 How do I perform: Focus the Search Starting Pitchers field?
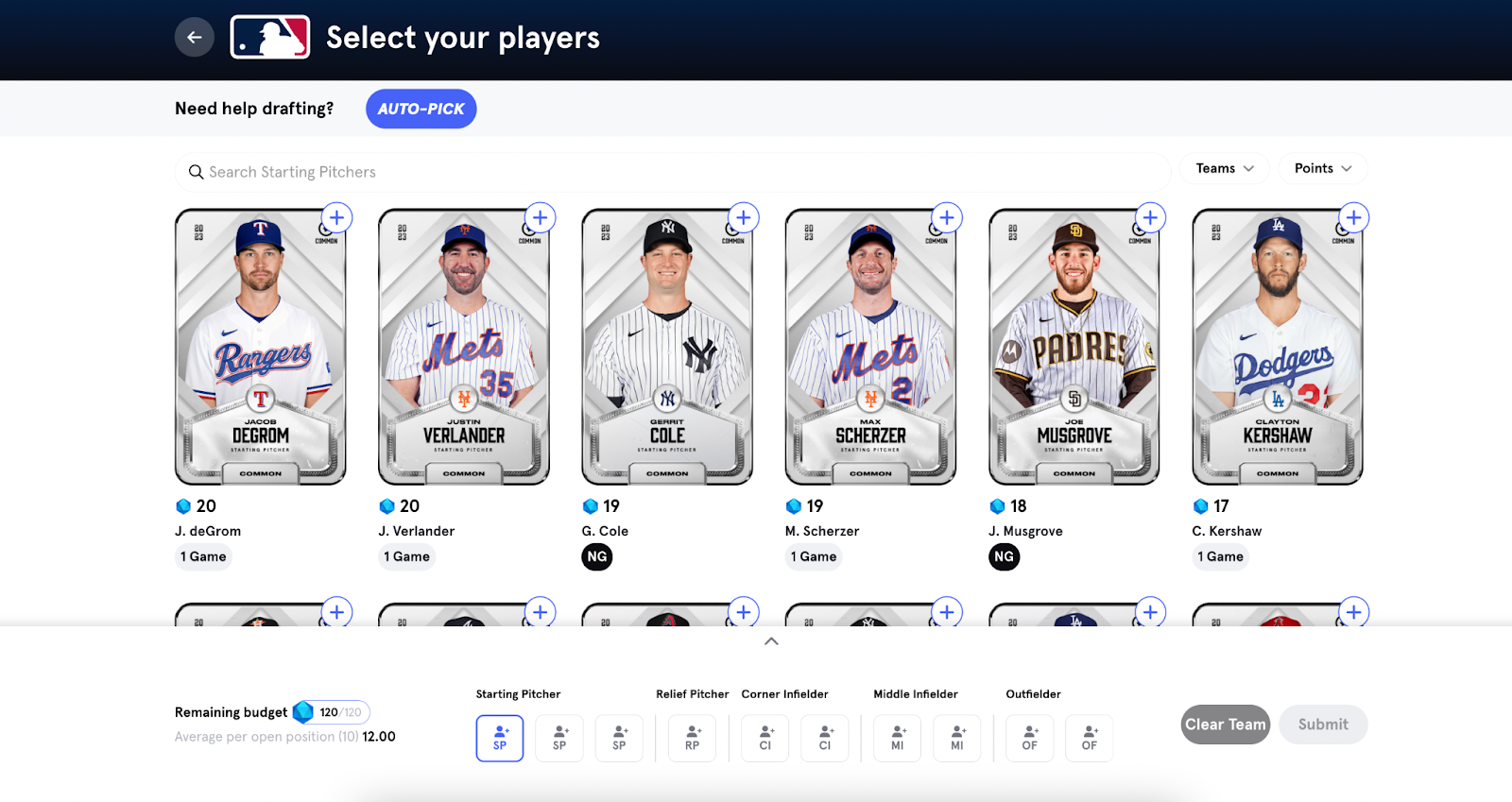coord(671,172)
